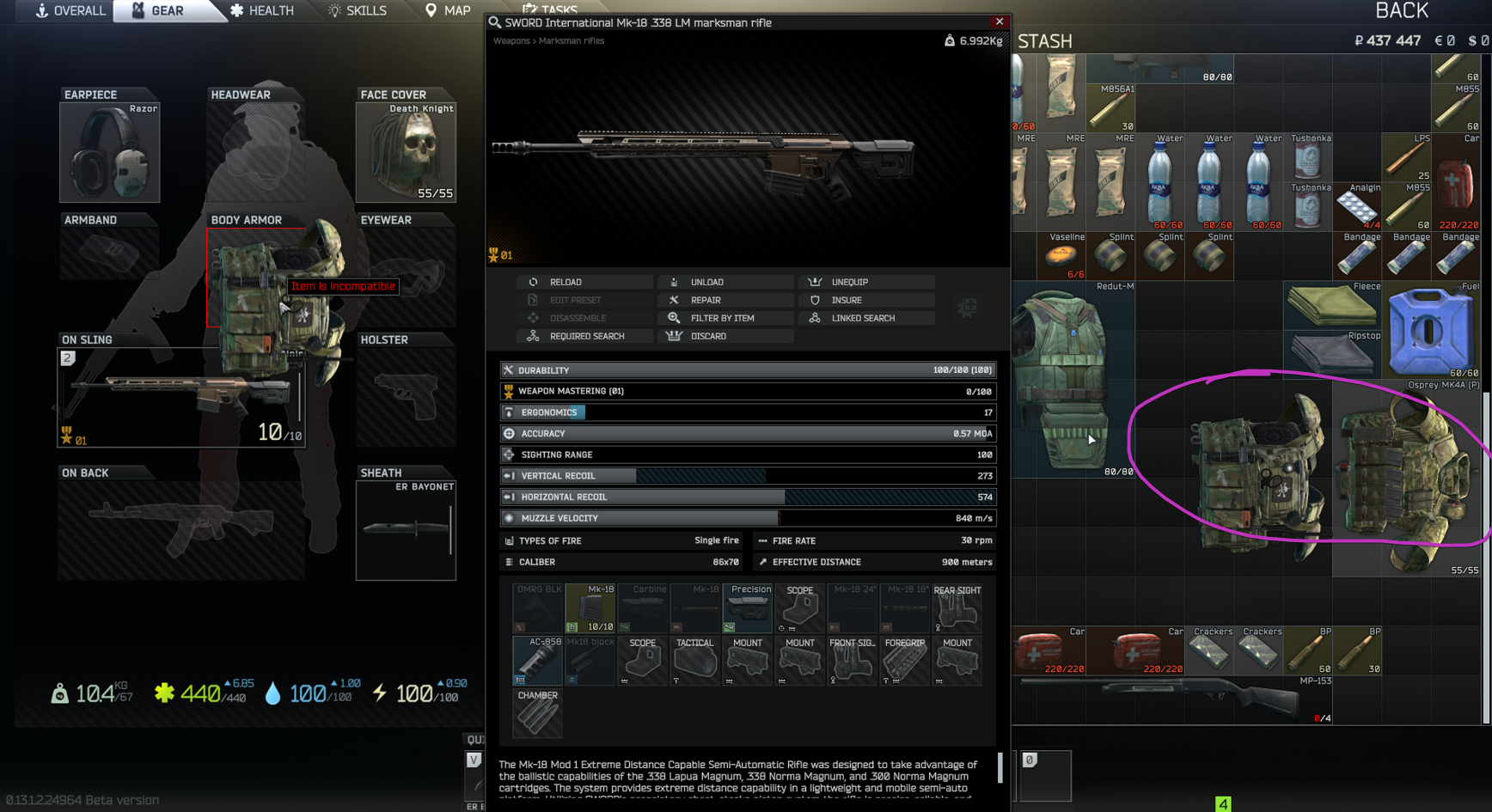Open Linked Search for this weapon
Image resolution: width=1492 pixels, height=812 pixels.
(863, 318)
